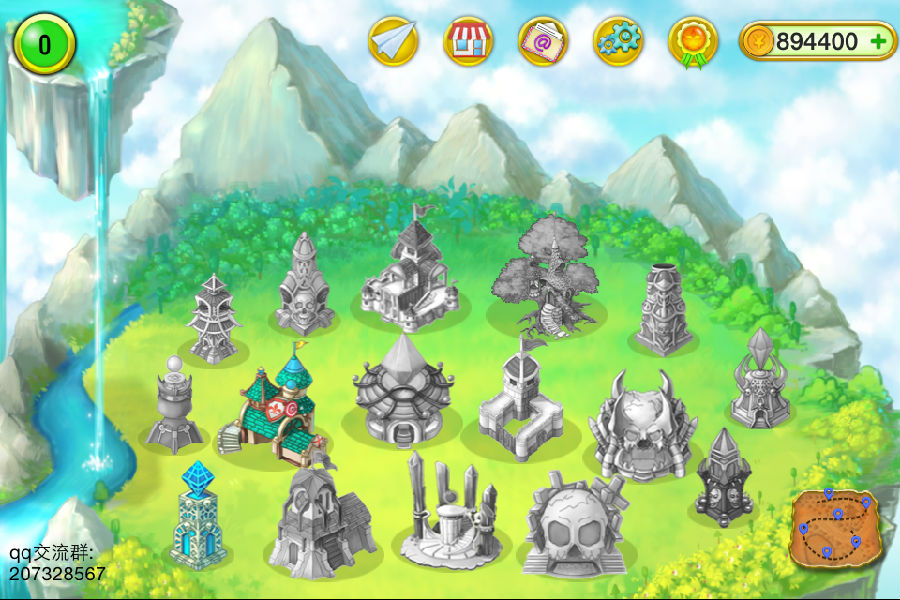Pick the horned skull fortress level

(641, 425)
